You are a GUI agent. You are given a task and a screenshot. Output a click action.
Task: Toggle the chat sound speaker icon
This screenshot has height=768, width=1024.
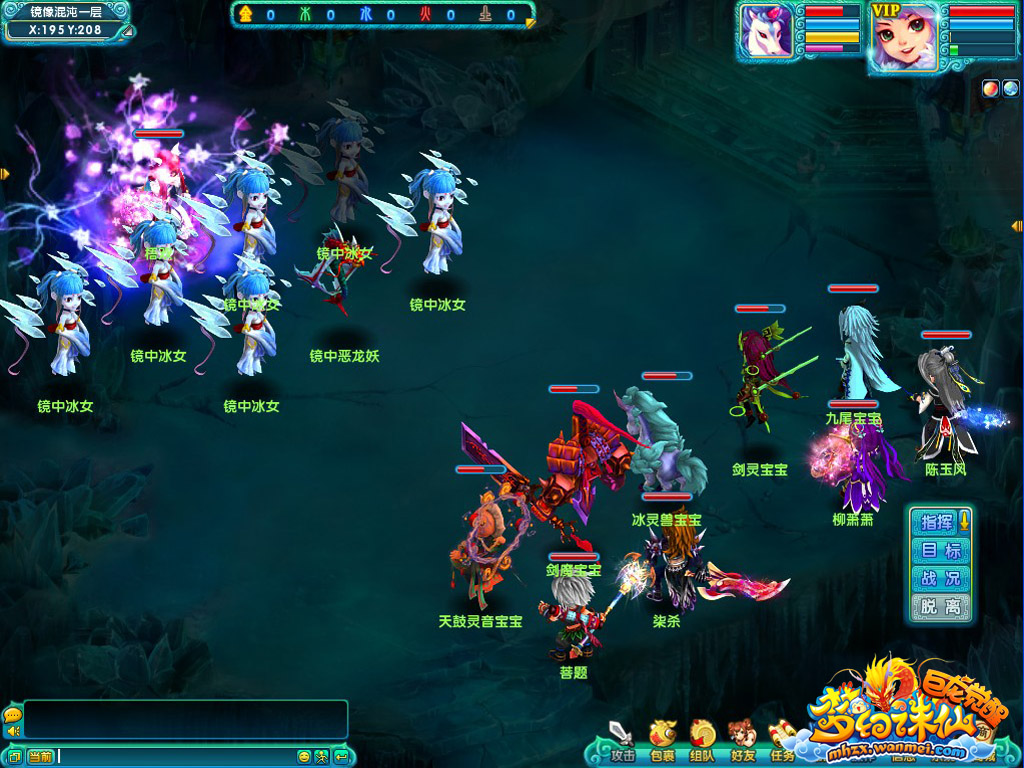(x=13, y=731)
